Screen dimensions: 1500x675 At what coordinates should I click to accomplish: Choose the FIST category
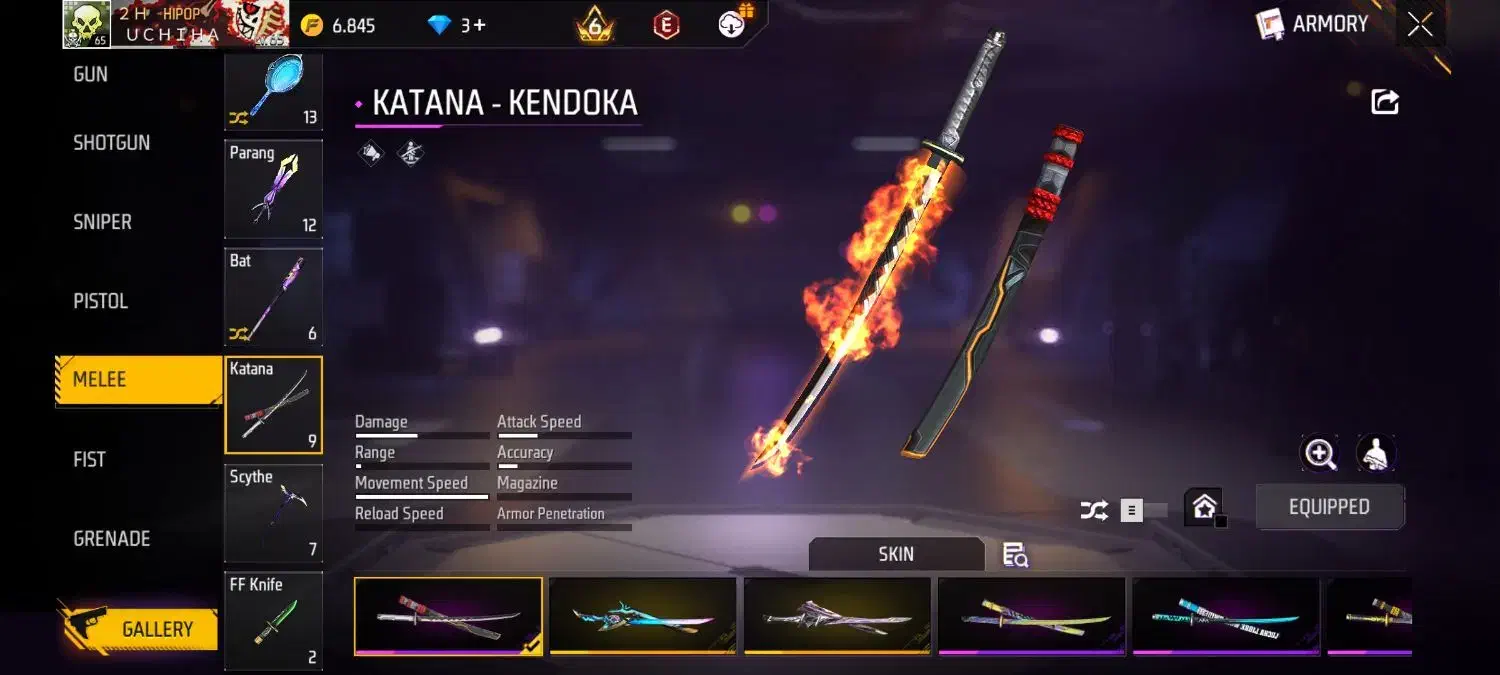point(89,459)
